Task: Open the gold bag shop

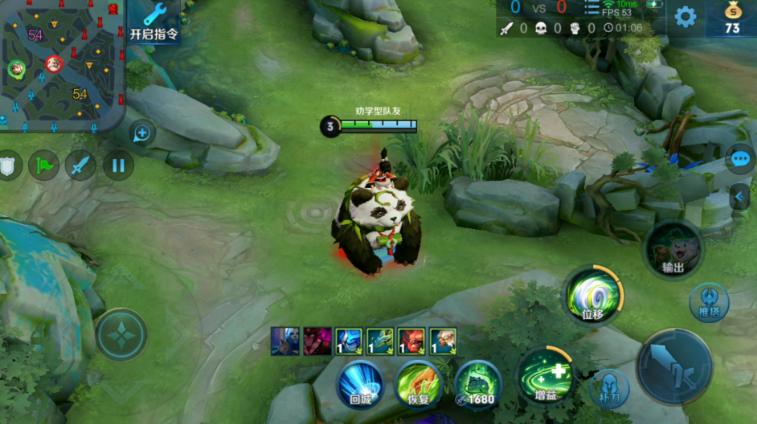Action: pos(732,18)
